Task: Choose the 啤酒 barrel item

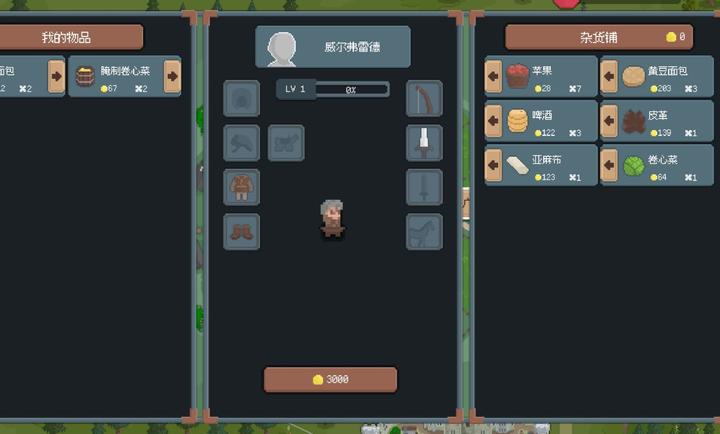Action: [x=517, y=120]
